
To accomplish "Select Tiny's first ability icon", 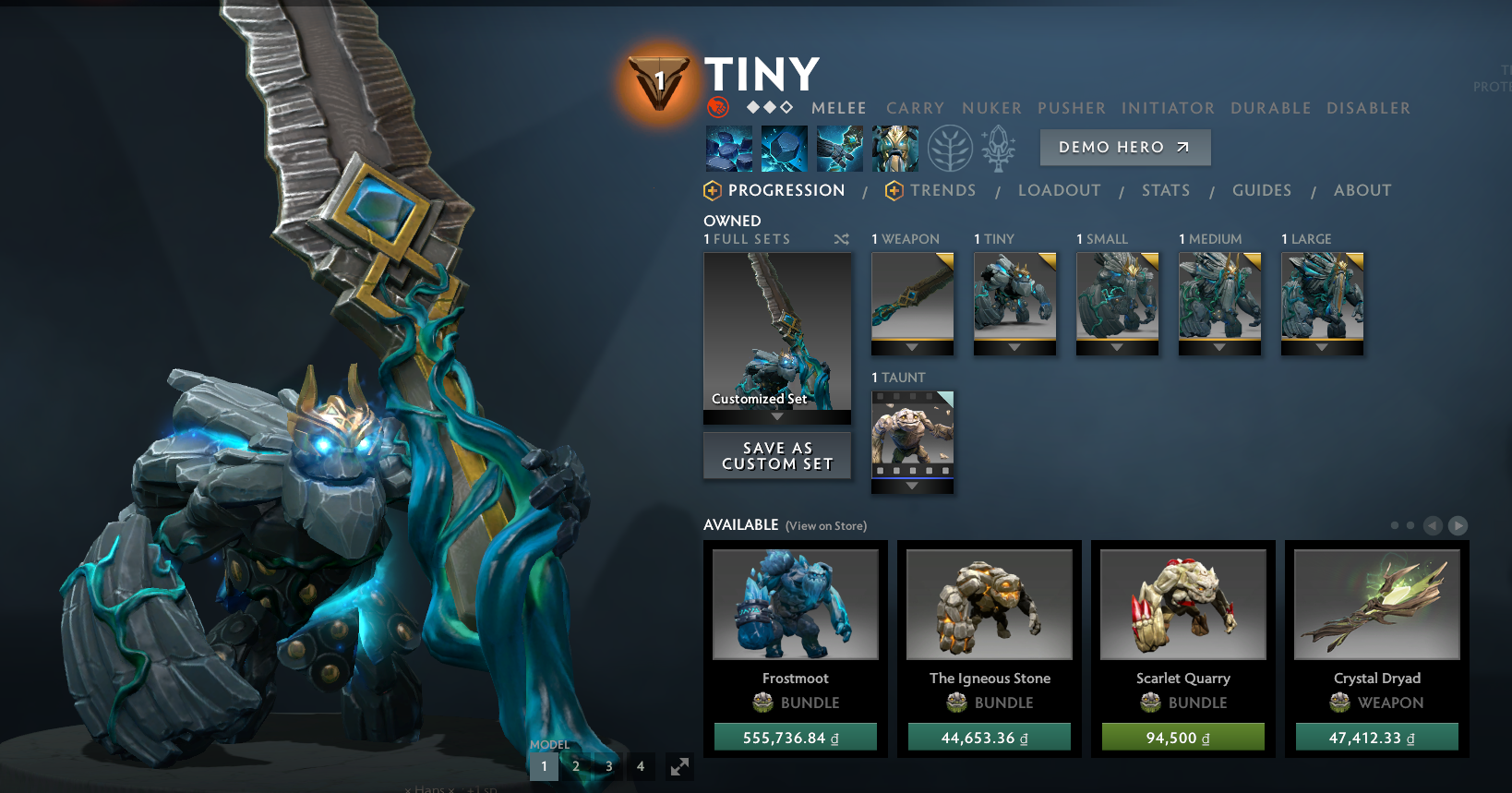I will pos(728,148).
